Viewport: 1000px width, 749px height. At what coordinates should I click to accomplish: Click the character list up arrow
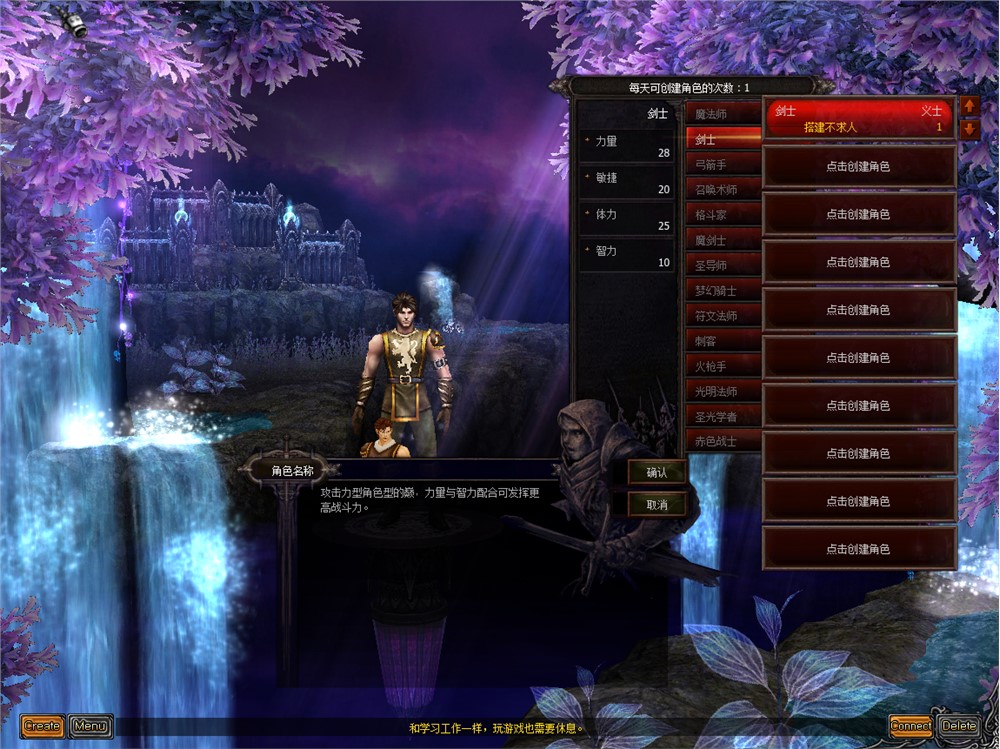click(969, 105)
